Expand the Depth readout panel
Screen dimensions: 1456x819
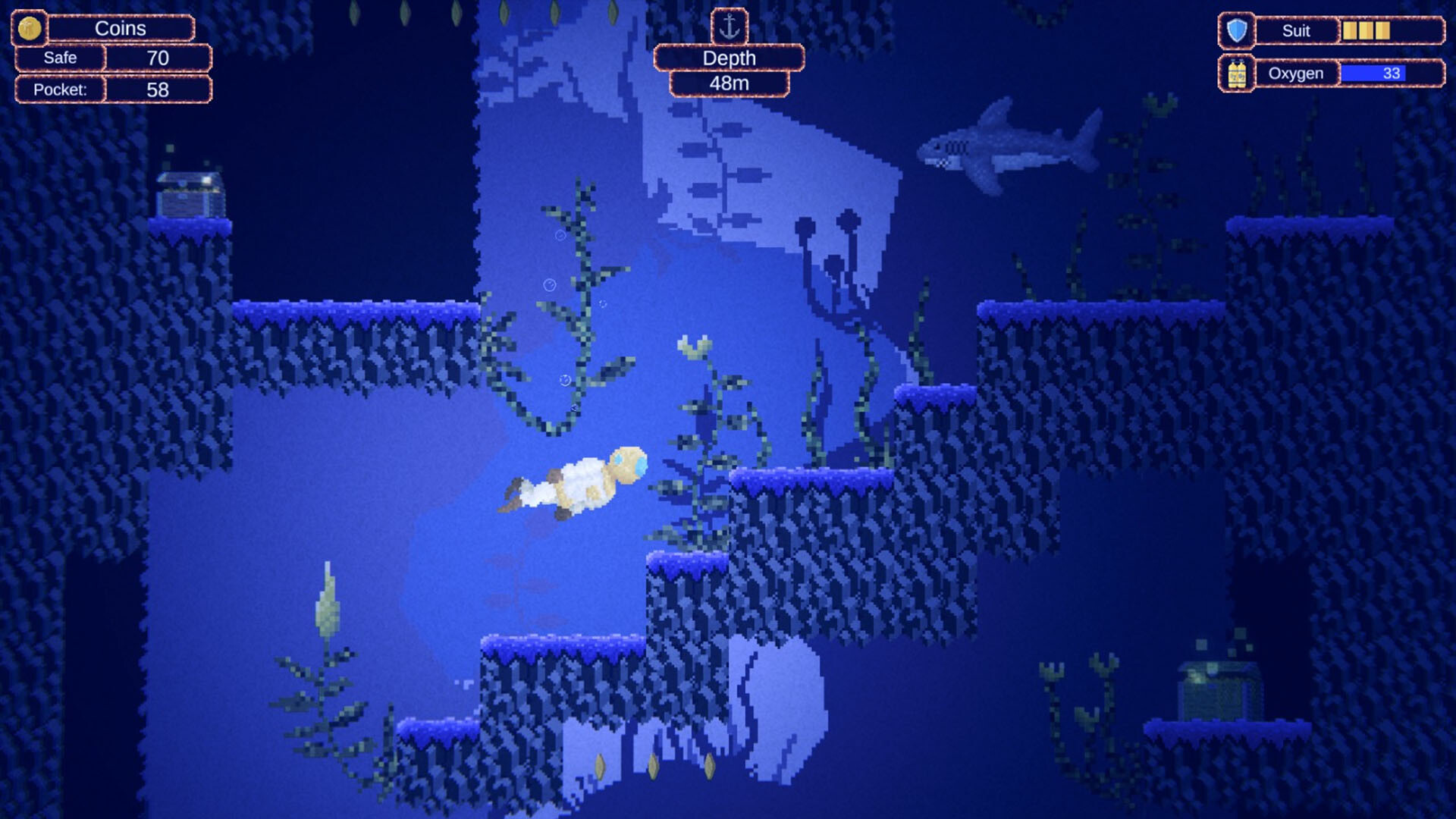click(729, 58)
